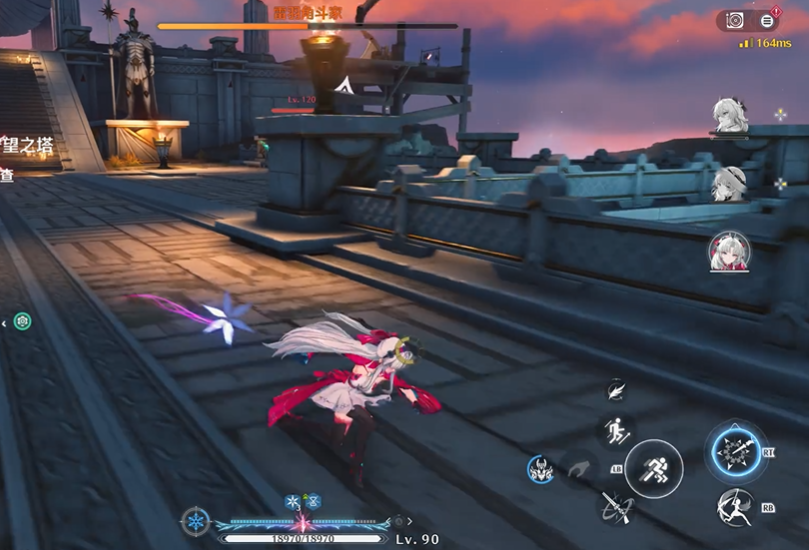Switch to the top party member portrait
The width and height of the screenshot is (809, 550).
pyautogui.click(x=729, y=115)
